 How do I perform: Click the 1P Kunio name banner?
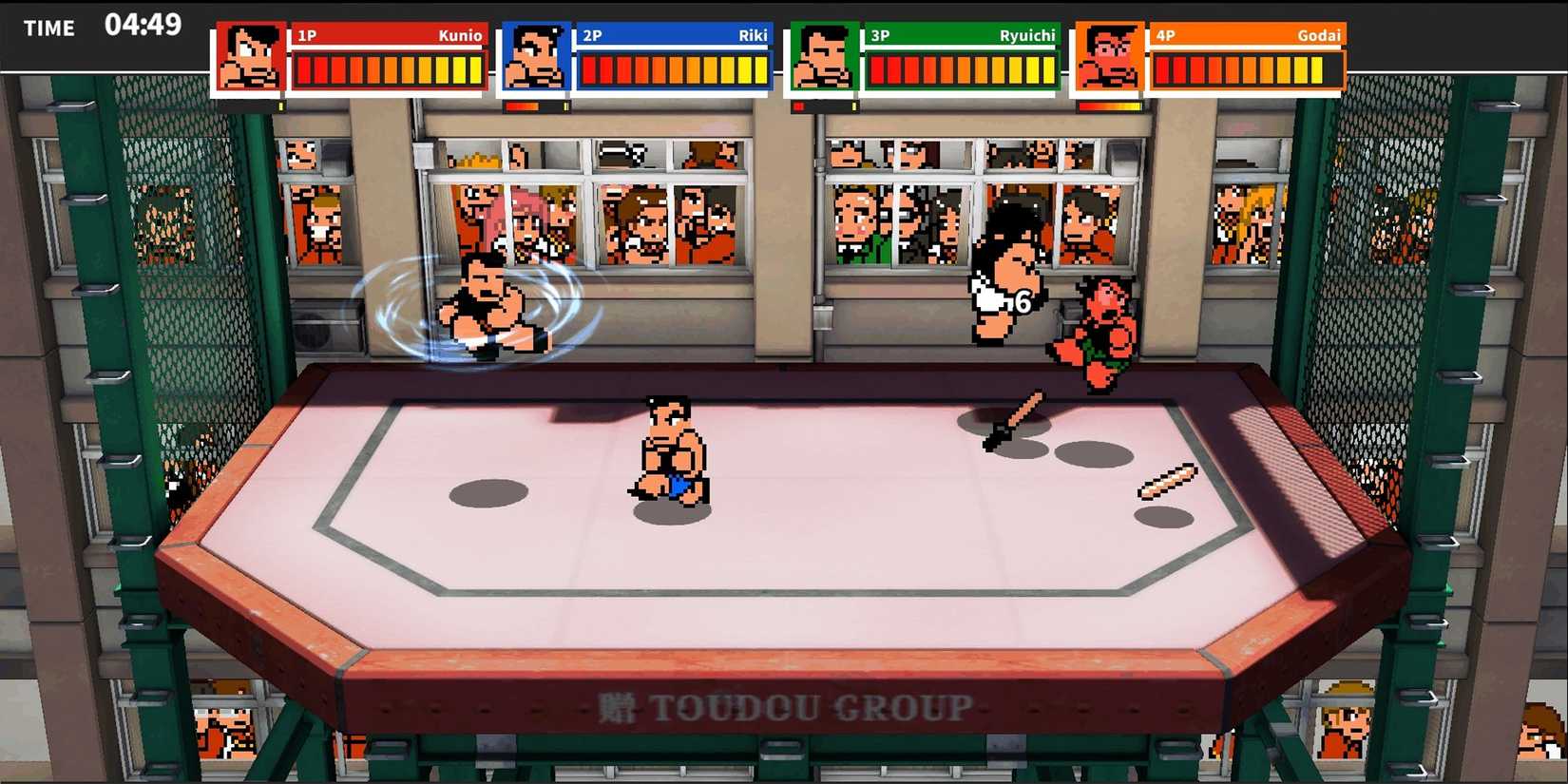point(390,35)
